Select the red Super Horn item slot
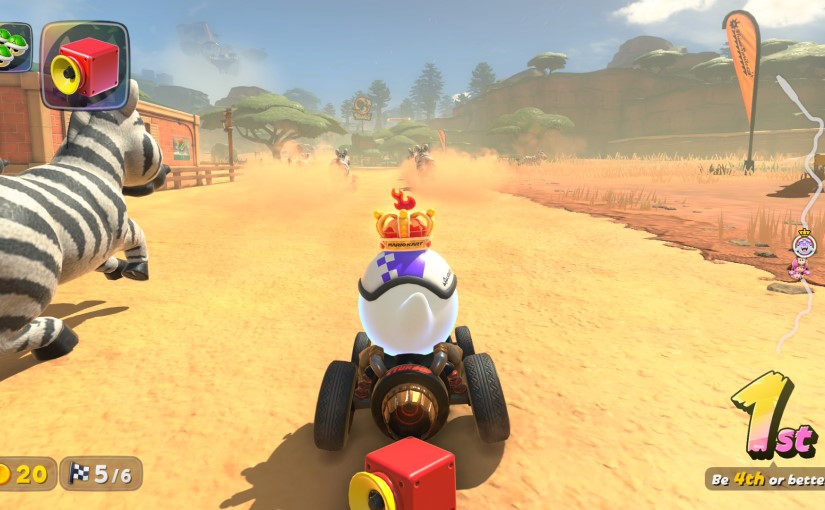The height and width of the screenshot is (510, 825). 84,65
